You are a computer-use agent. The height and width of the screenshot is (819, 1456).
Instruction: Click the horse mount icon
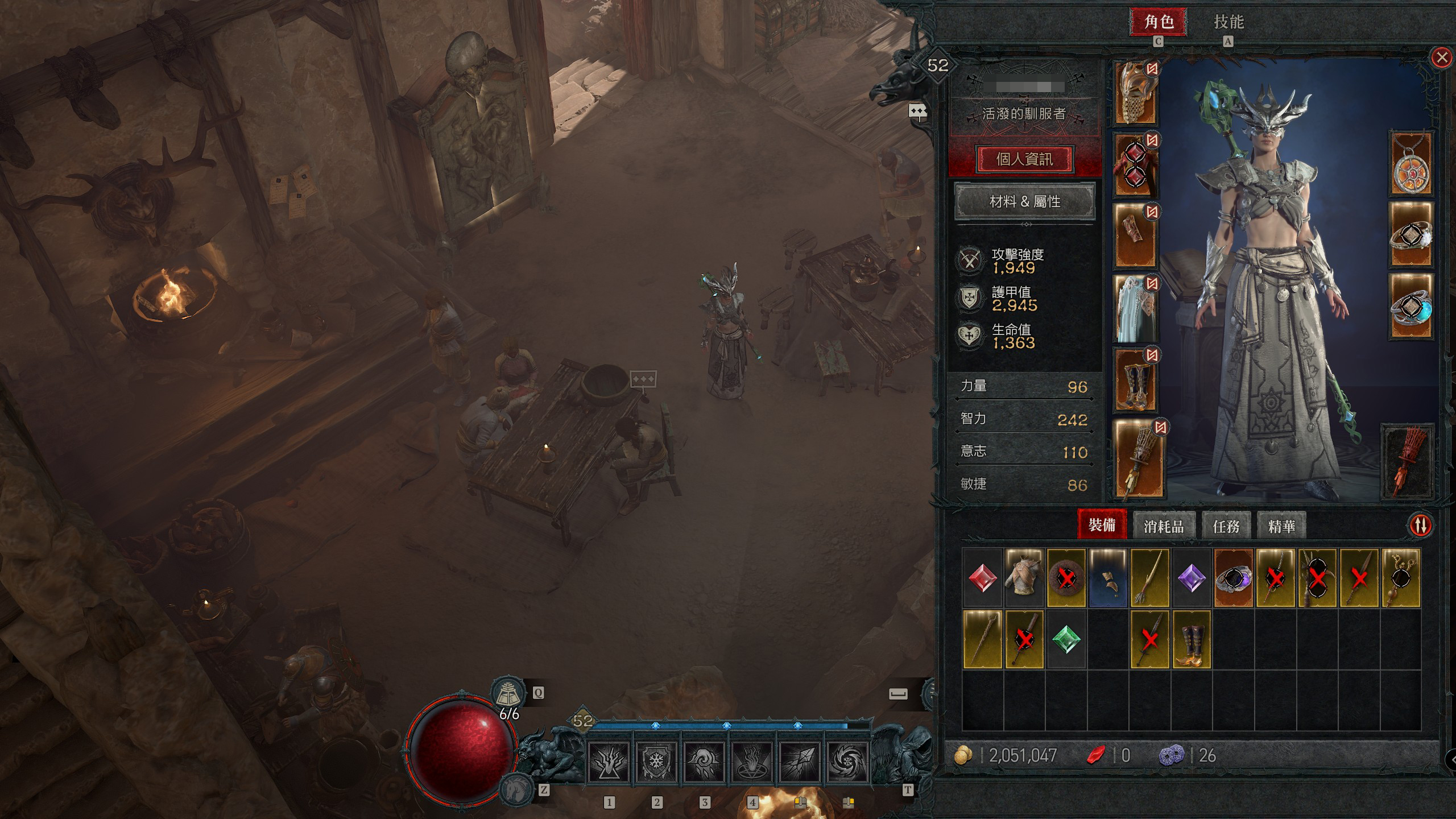tap(516, 789)
